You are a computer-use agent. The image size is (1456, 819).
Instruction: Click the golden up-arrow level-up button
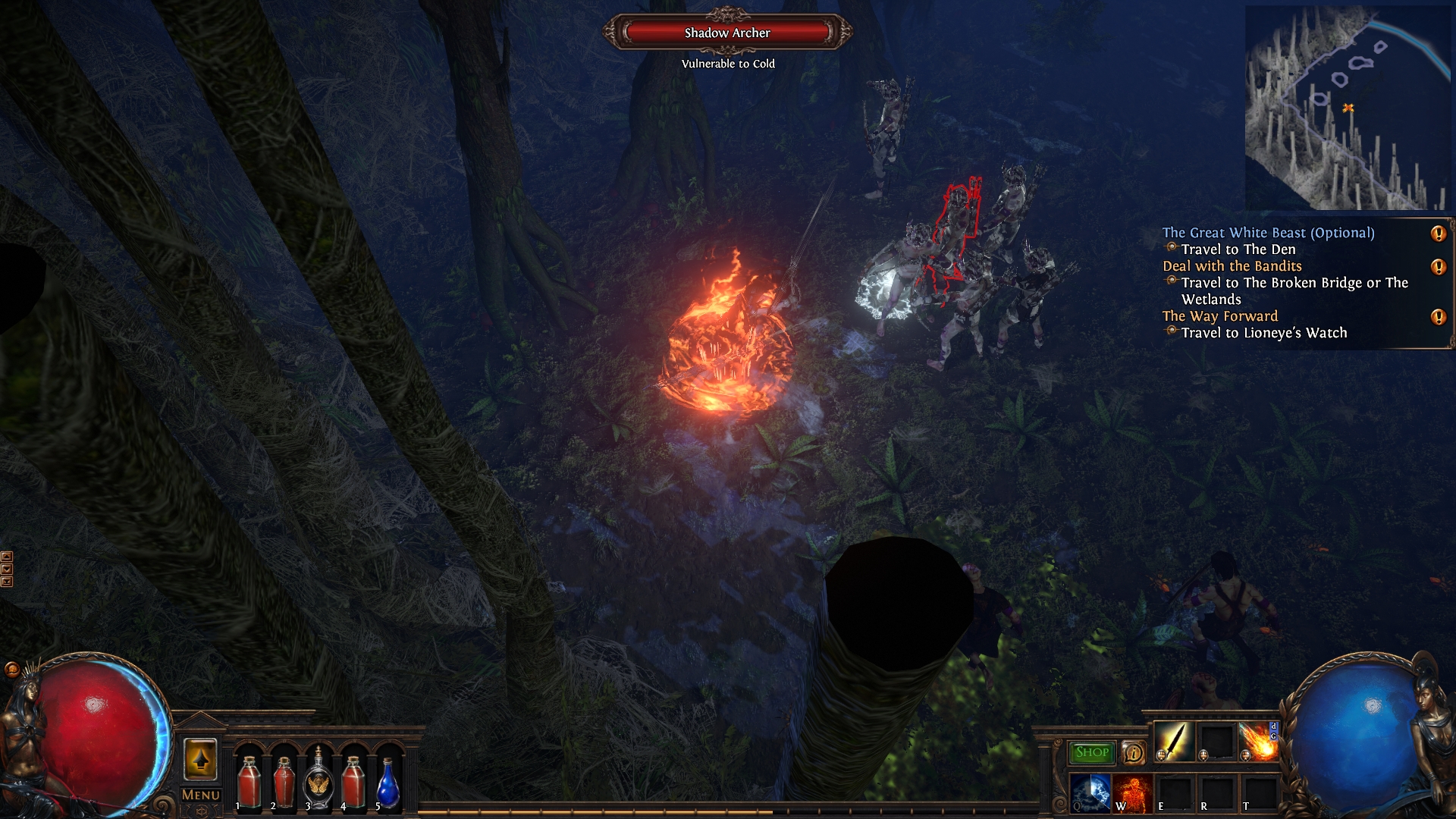200,759
